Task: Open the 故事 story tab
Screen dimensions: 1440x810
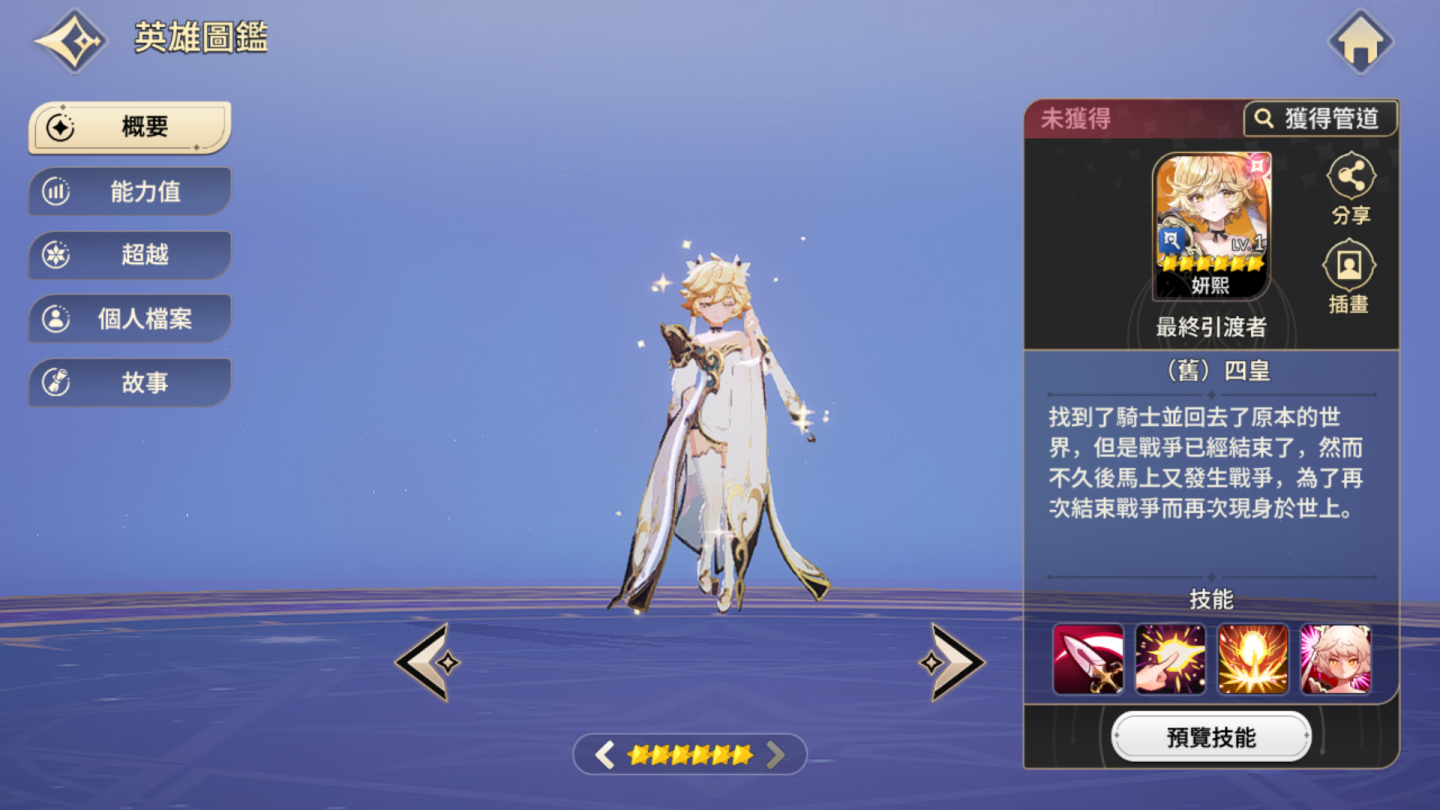Action: point(130,382)
